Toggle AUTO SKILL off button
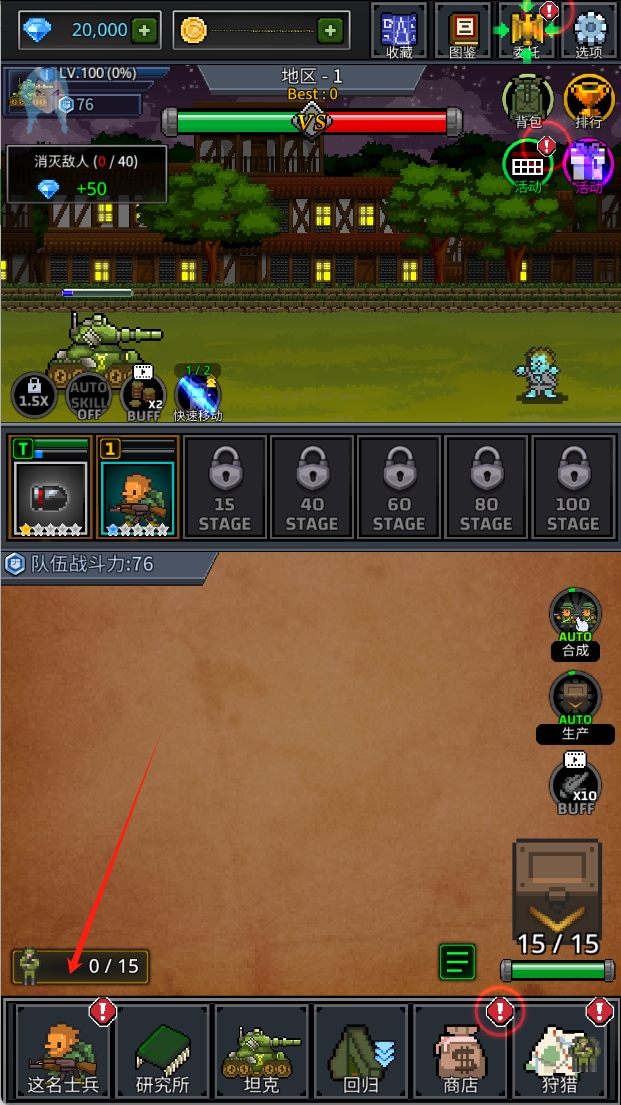Viewport: 621px width, 1105px height. point(88,396)
